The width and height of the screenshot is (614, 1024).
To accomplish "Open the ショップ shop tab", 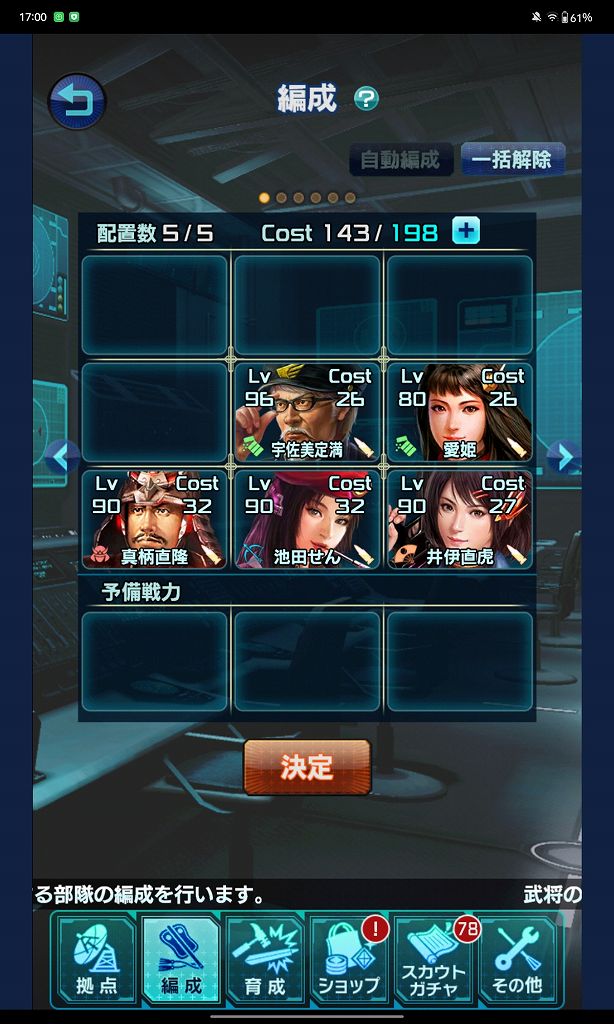I will coord(349,960).
